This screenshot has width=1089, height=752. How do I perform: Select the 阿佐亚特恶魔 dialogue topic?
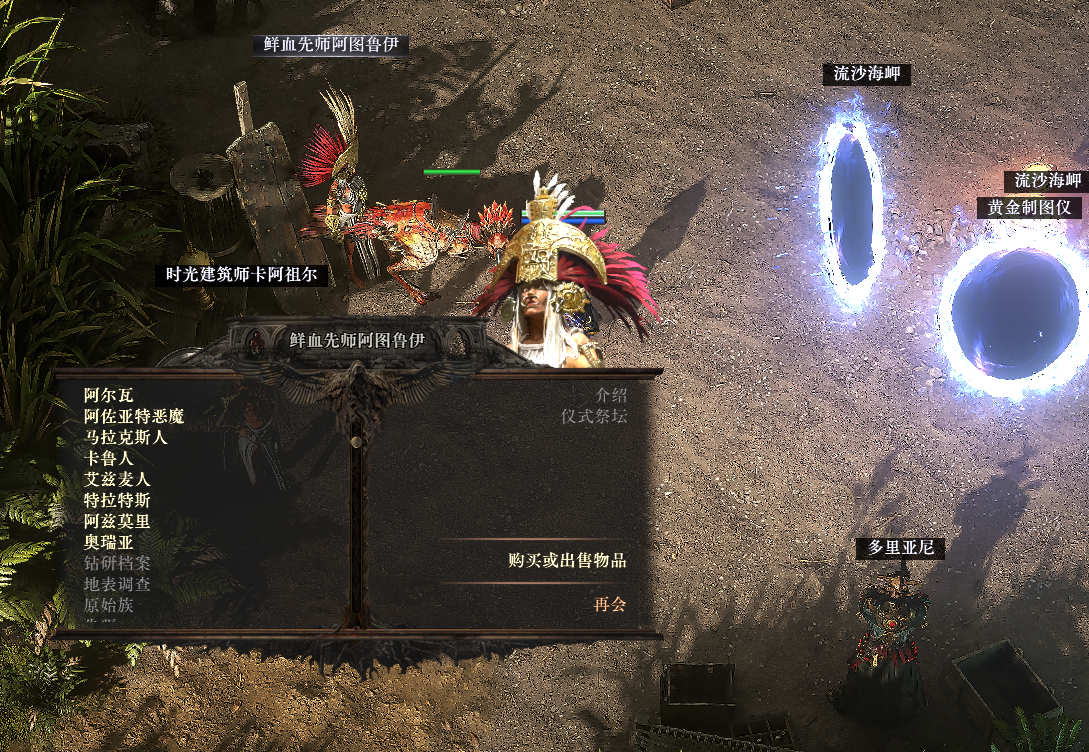click(x=134, y=416)
